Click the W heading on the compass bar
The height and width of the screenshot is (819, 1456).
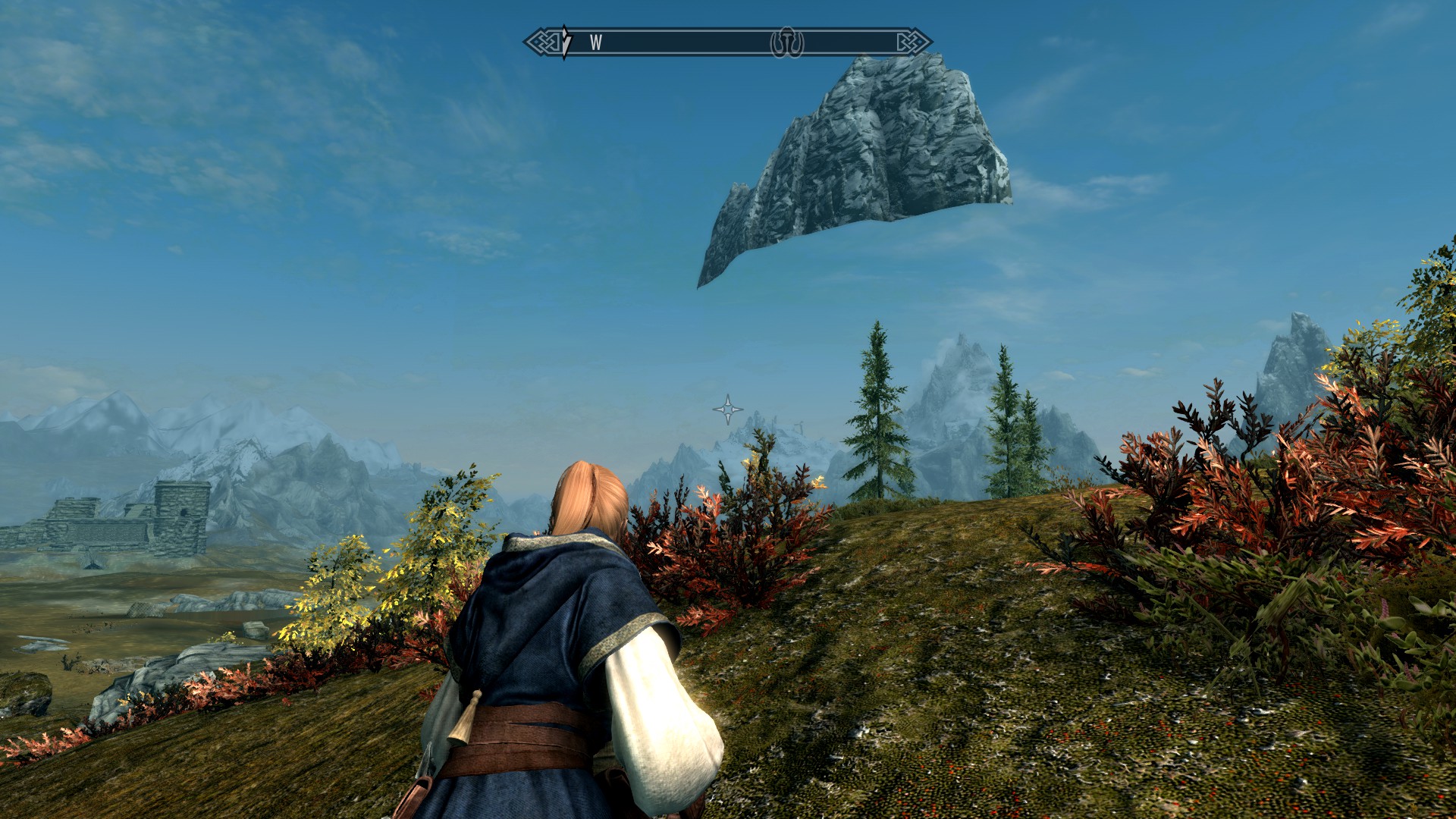point(595,43)
